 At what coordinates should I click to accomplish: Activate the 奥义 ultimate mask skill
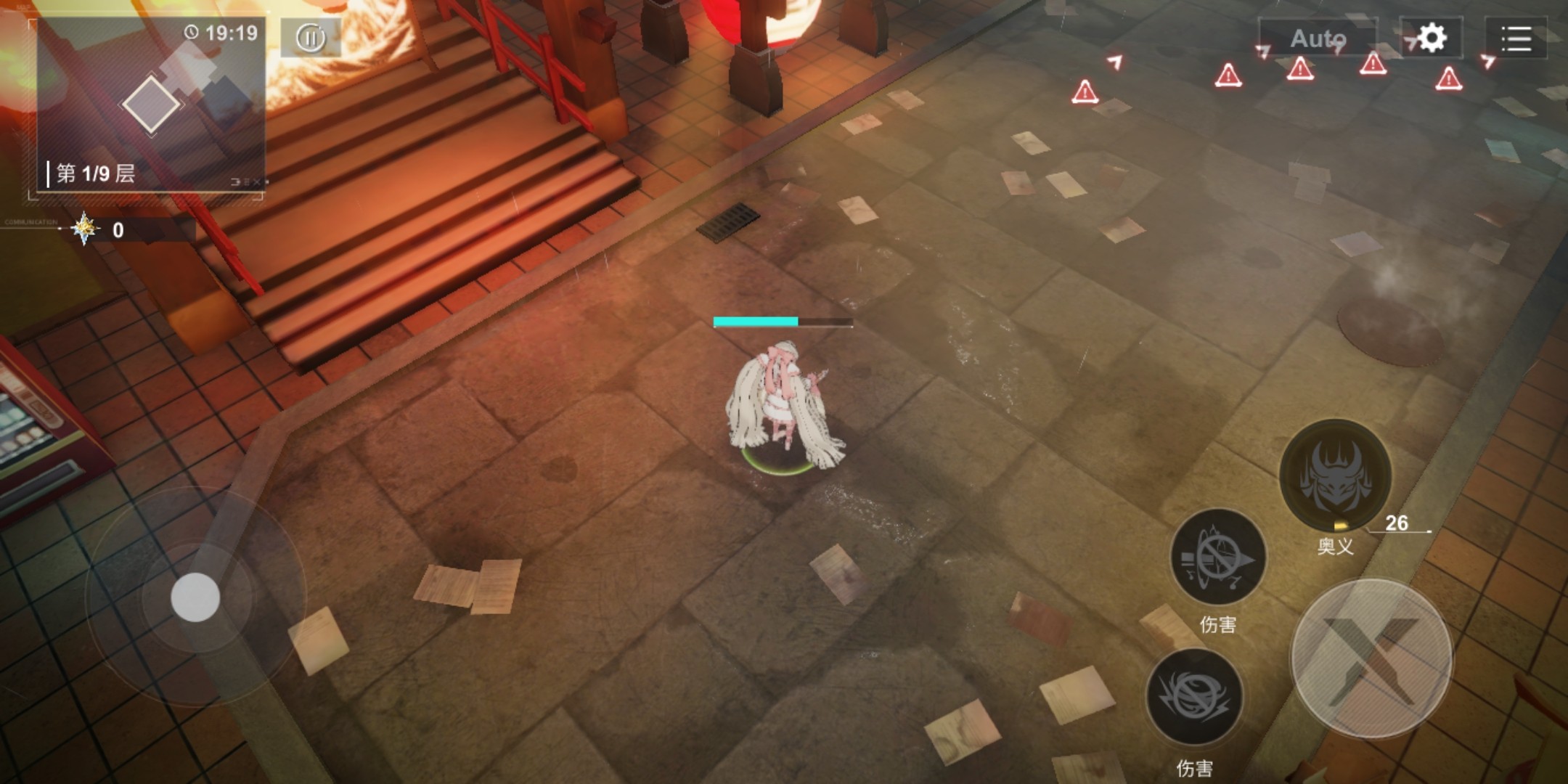point(1335,475)
